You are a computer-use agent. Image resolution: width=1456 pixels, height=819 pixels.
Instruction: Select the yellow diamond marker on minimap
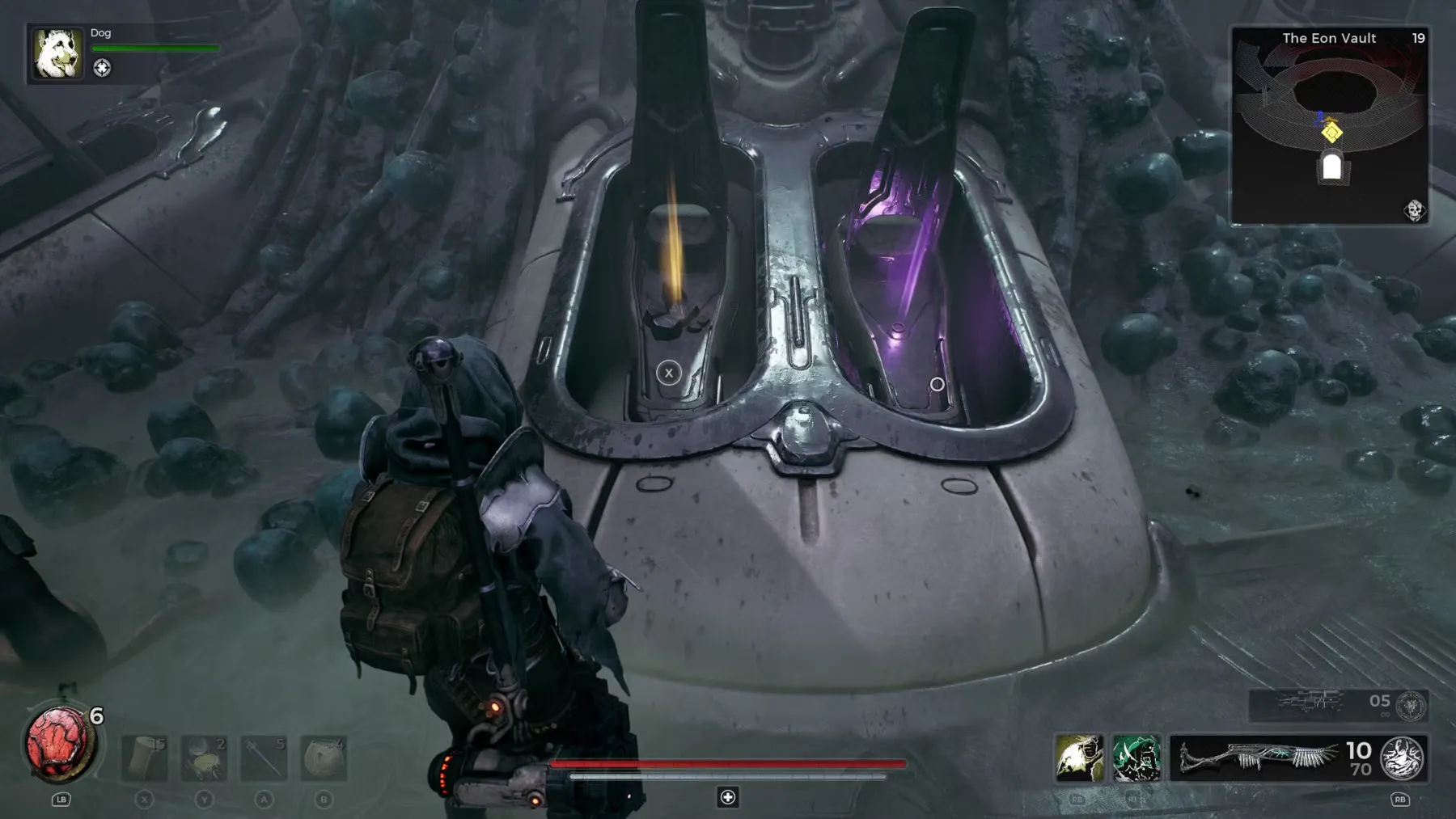tap(1331, 132)
